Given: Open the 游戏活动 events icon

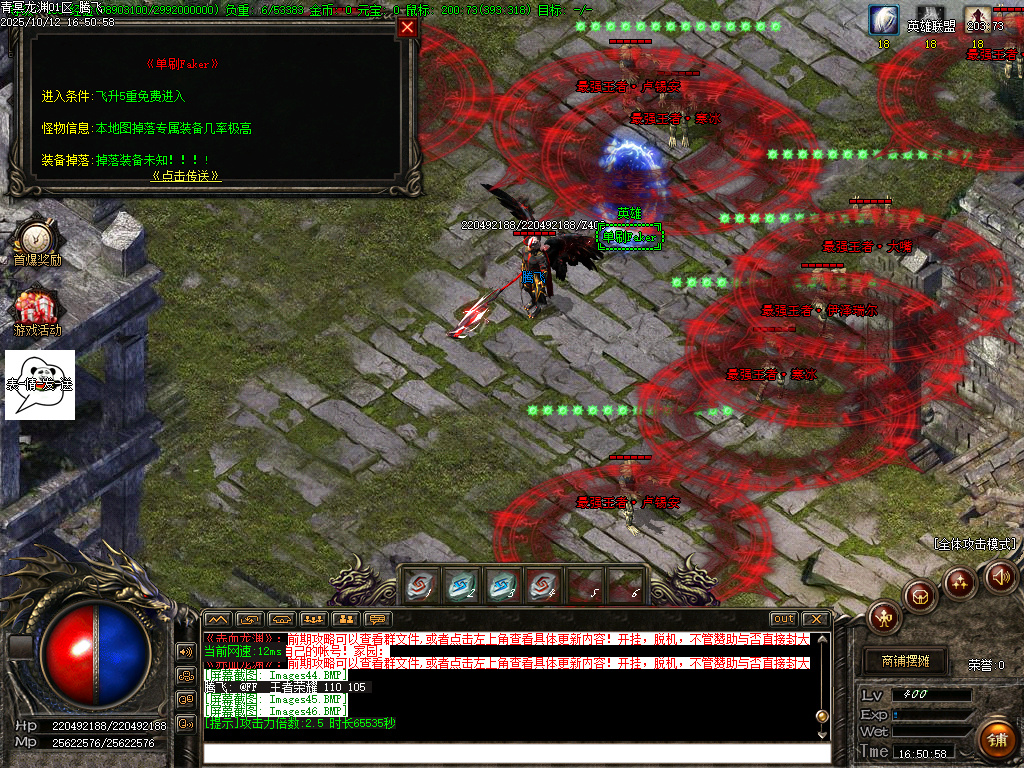Looking at the screenshot, I should (37, 309).
